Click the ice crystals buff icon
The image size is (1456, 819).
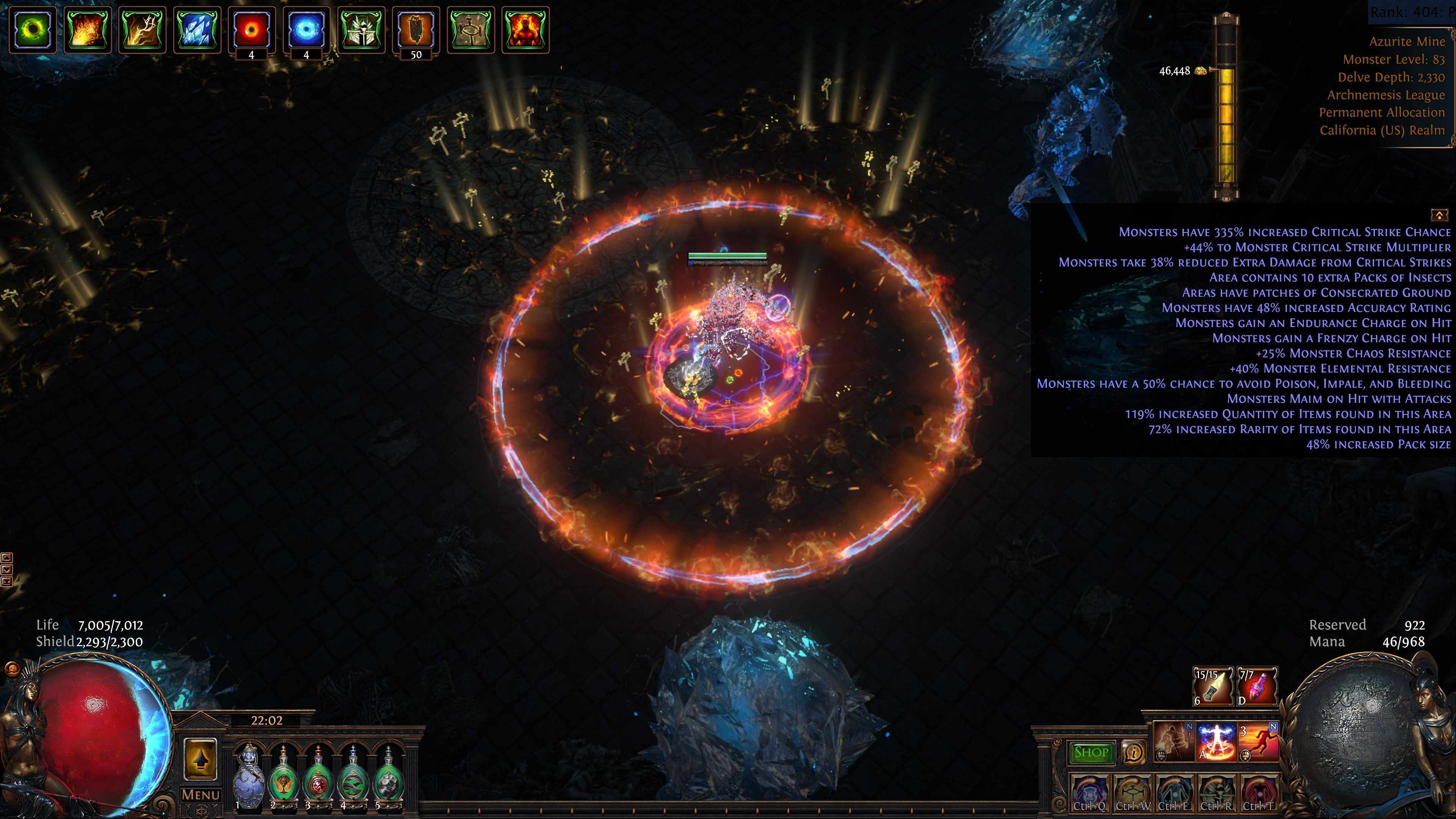[197, 30]
